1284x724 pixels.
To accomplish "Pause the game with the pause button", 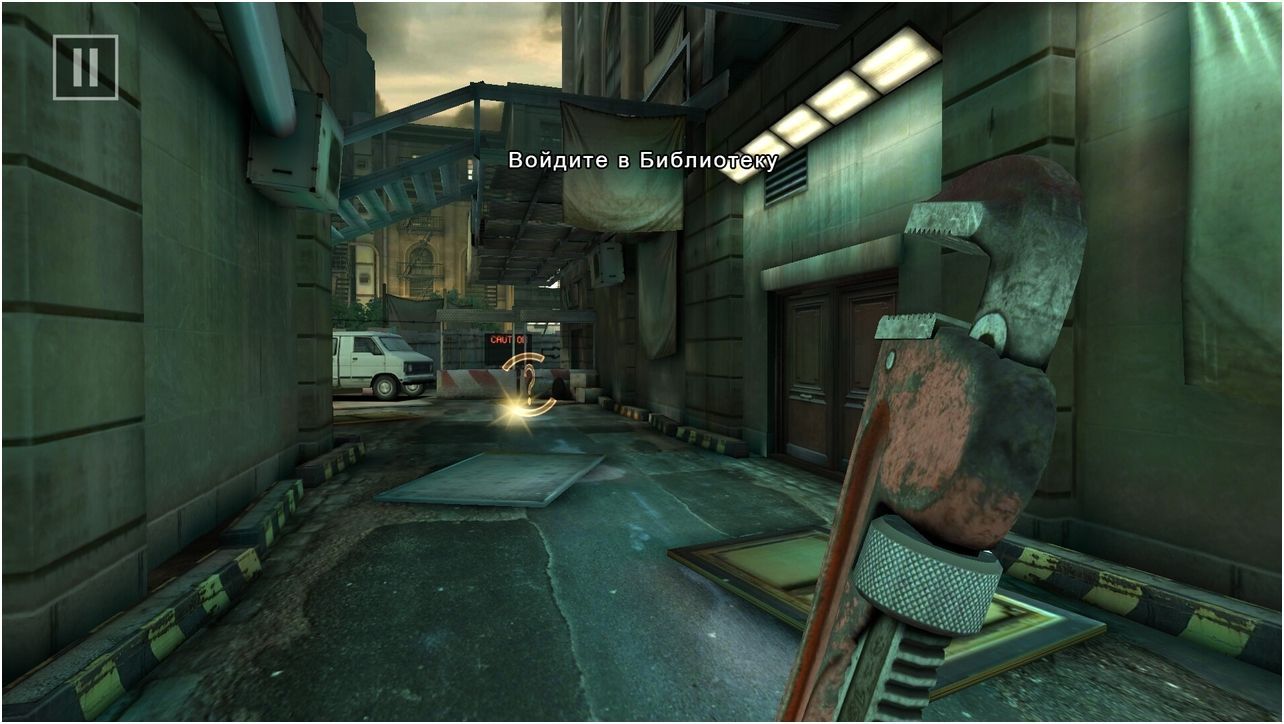I will coord(85,68).
